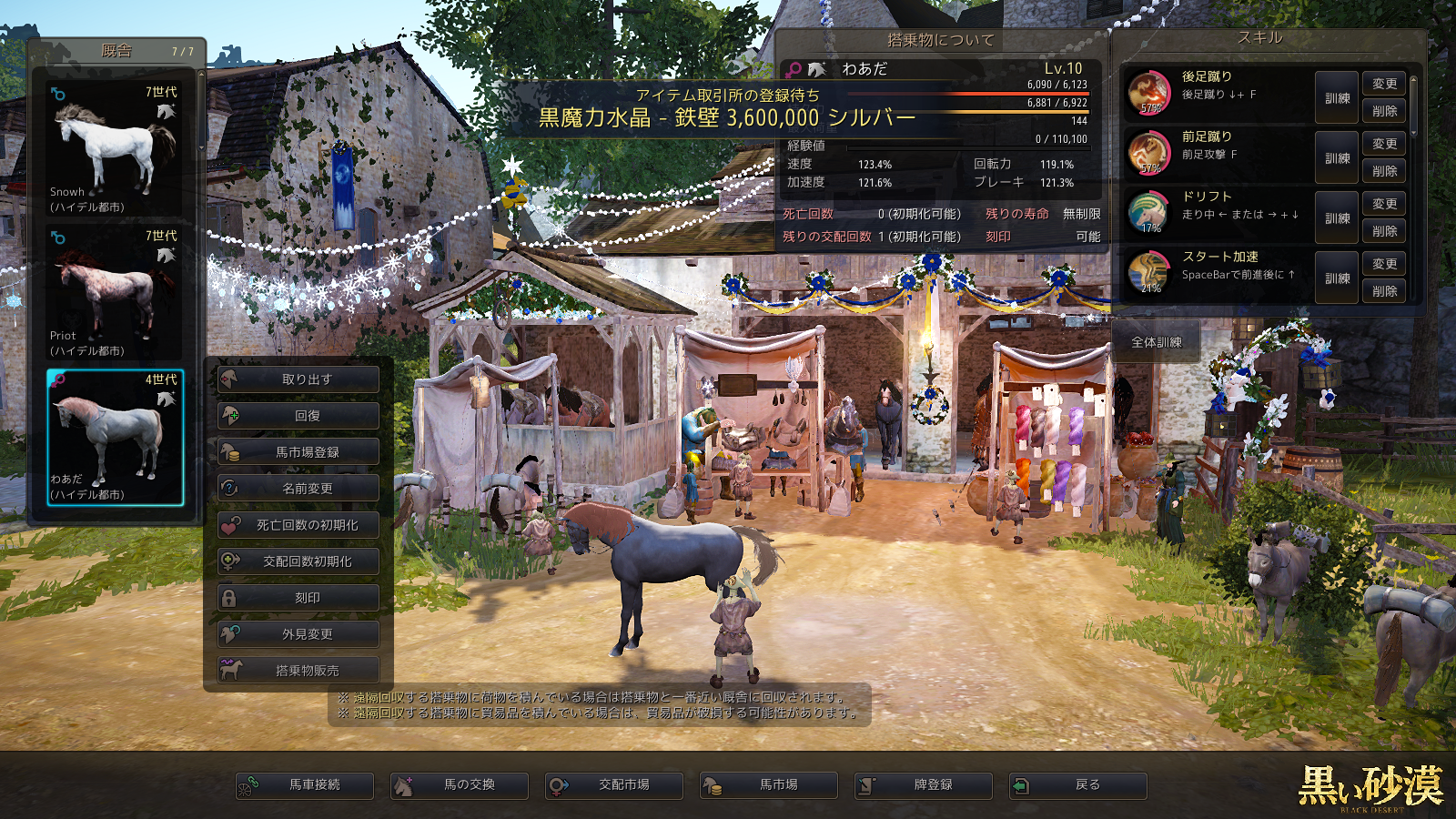
Task: Train the ドリフト drift skill
Action: [x=1337, y=218]
